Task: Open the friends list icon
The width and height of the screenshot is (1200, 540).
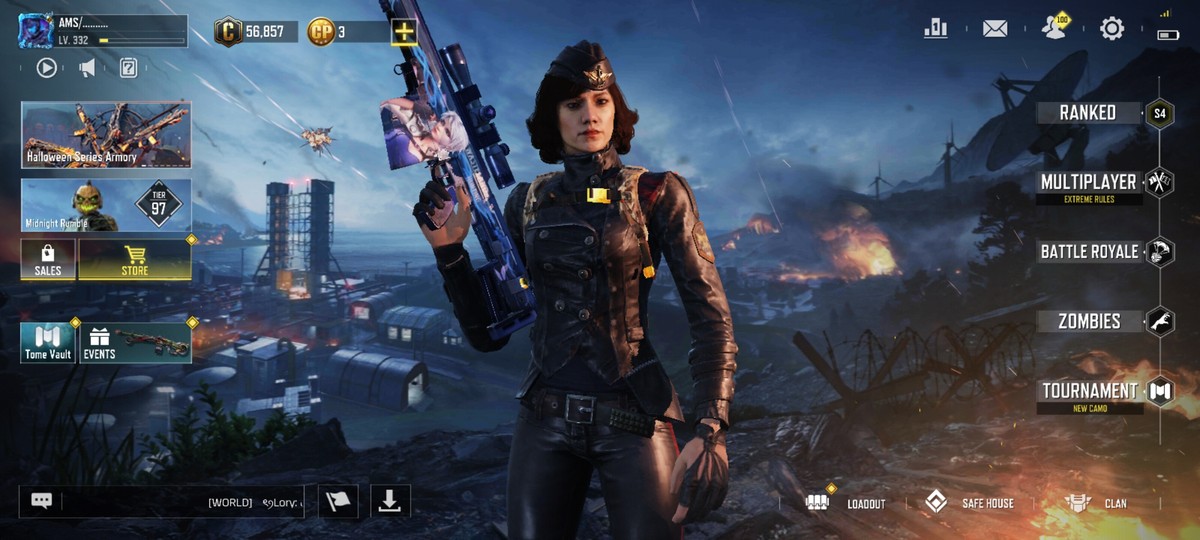Action: click(1054, 28)
